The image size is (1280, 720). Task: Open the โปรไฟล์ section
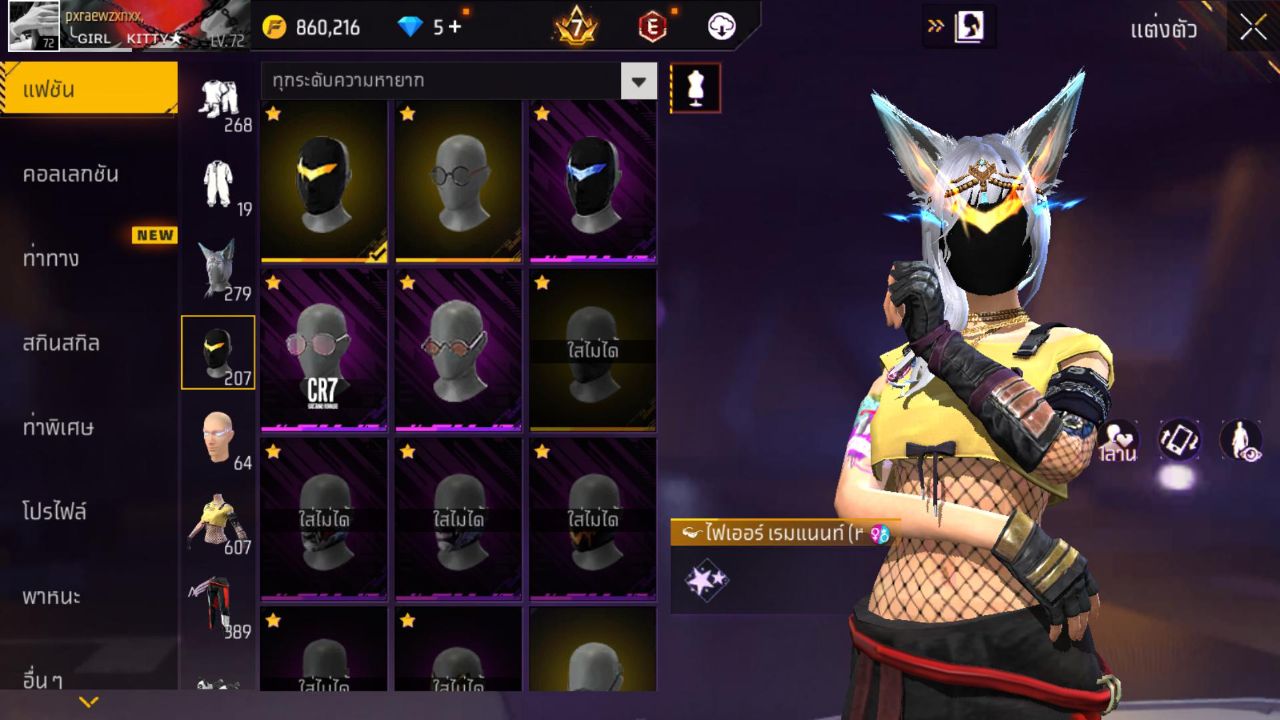pos(88,513)
